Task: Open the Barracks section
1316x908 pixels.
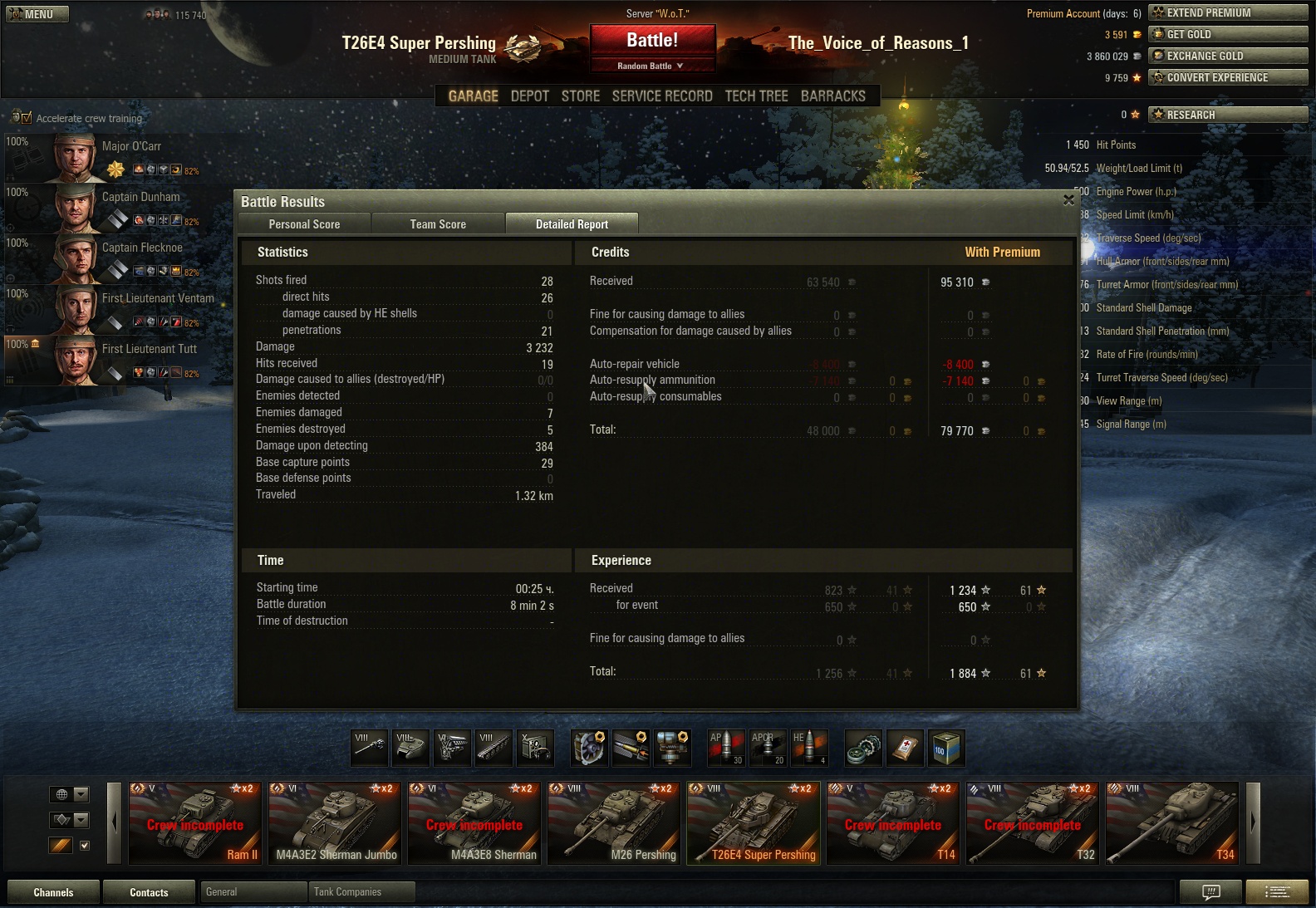Action: pos(832,96)
